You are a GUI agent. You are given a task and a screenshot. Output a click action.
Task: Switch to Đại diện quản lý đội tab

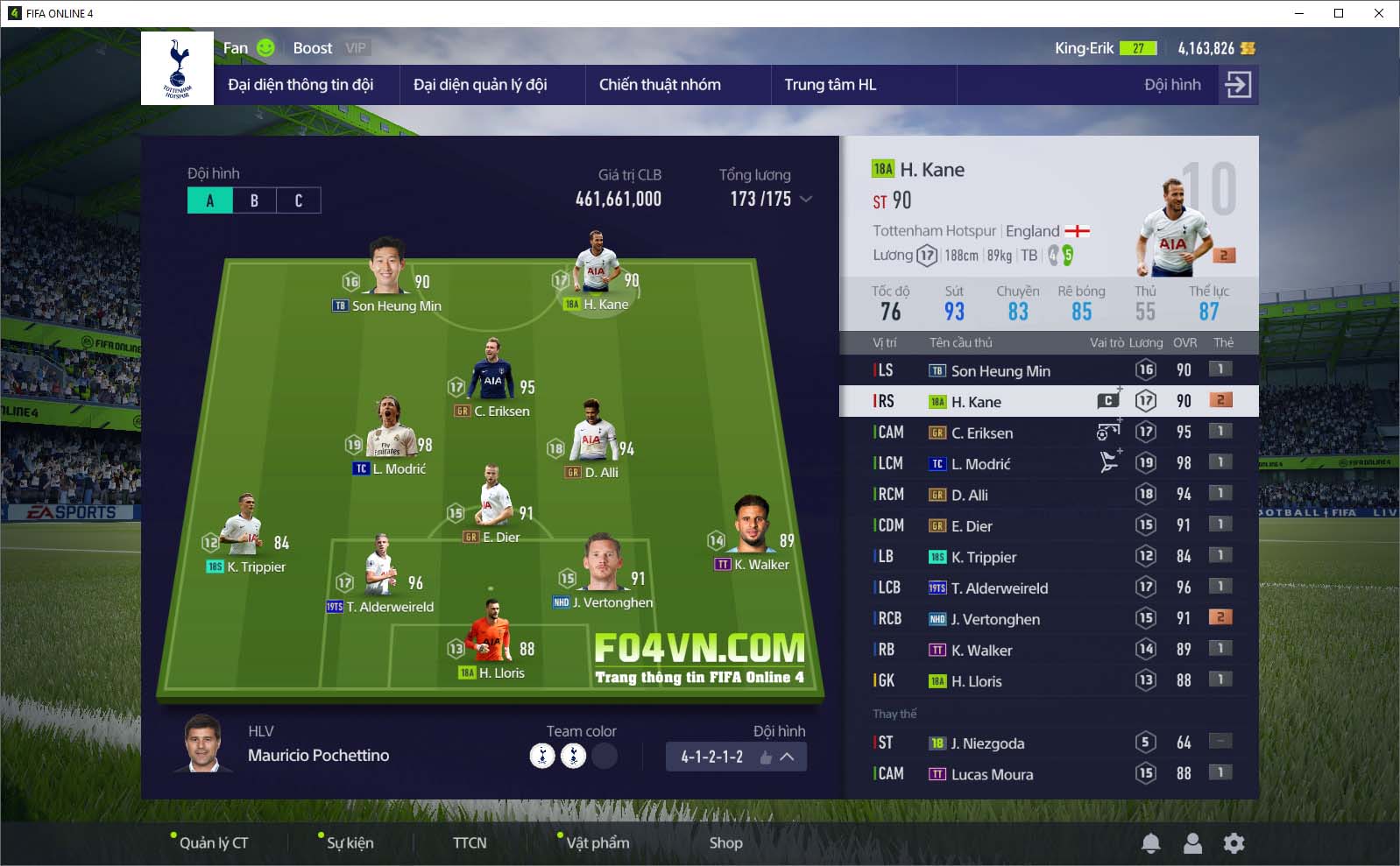[x=480, y=85]
